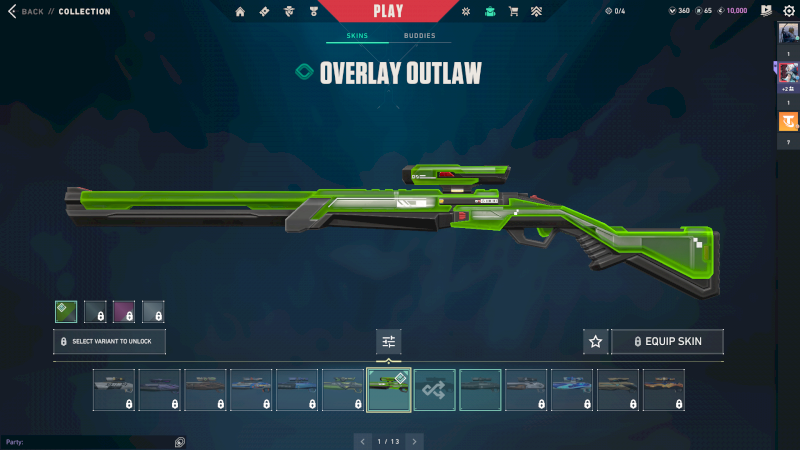Select the shuffle/random skin tile
The image size is (800, 450).
pyautogui.click(x=435, y=390)
